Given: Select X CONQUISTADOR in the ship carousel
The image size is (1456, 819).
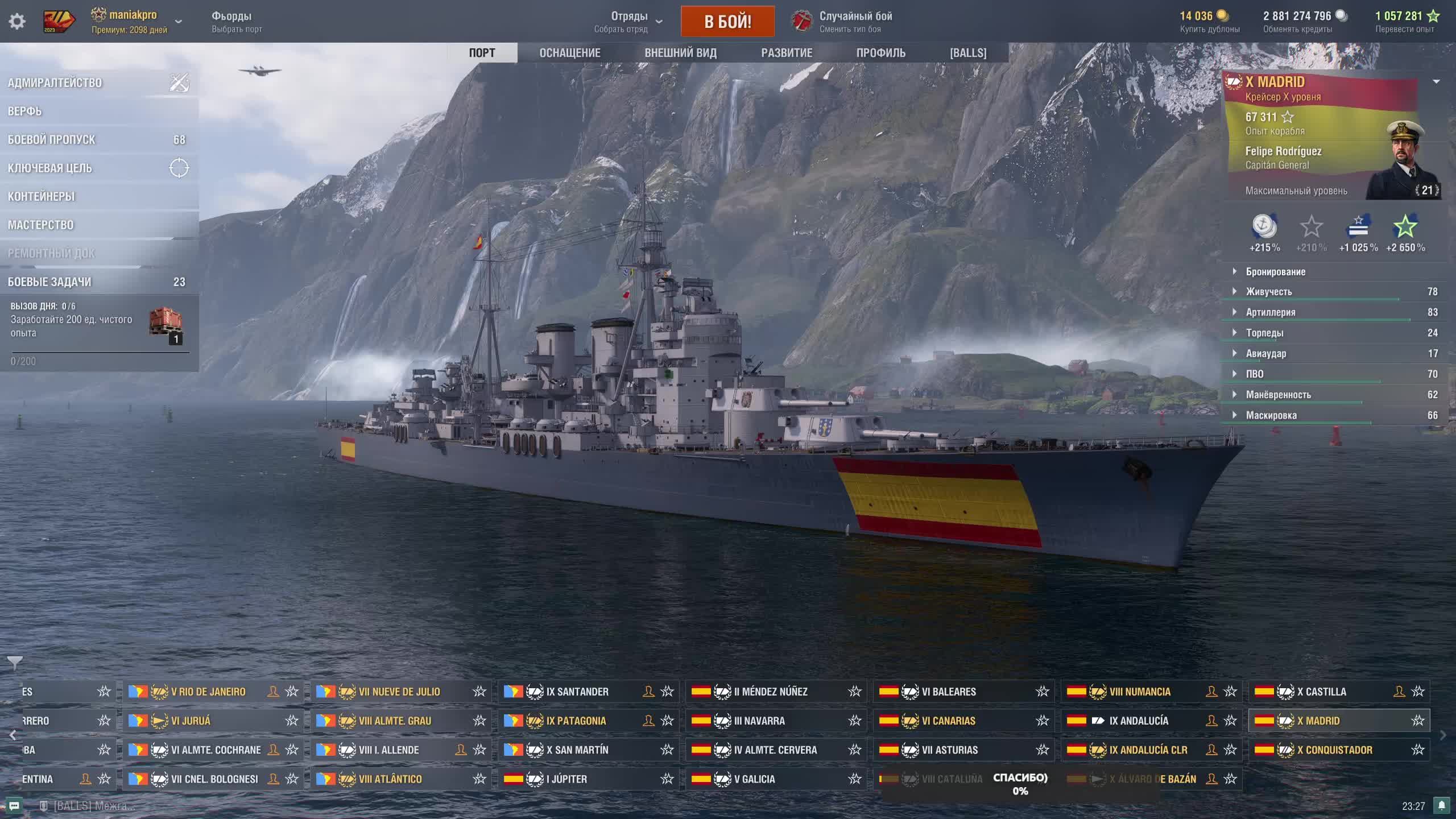Looking at the screenshot, I should tap(1334, 750).
